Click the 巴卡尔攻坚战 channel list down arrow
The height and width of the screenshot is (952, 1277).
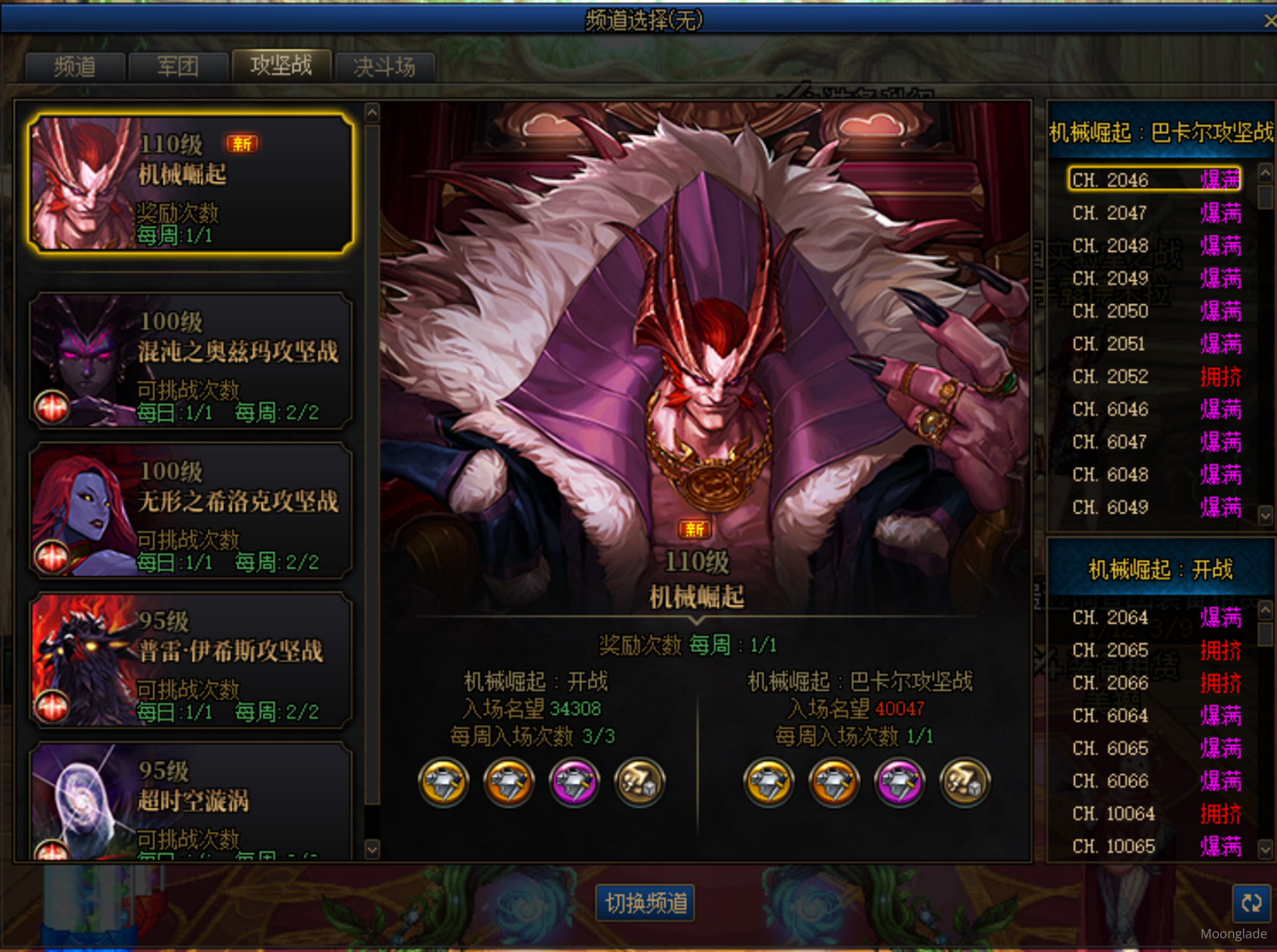click(x=1265, y=515)
